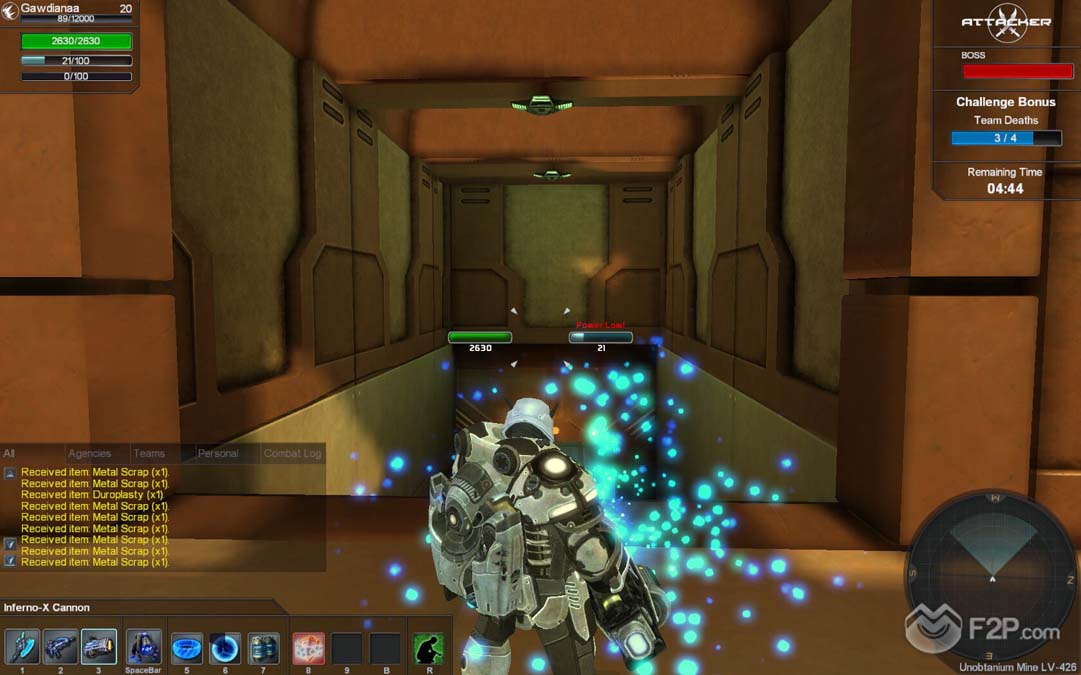1081x675 pixels.
Task: Click the bottom chat scroll-down arrow
Action: pos(10,562)
